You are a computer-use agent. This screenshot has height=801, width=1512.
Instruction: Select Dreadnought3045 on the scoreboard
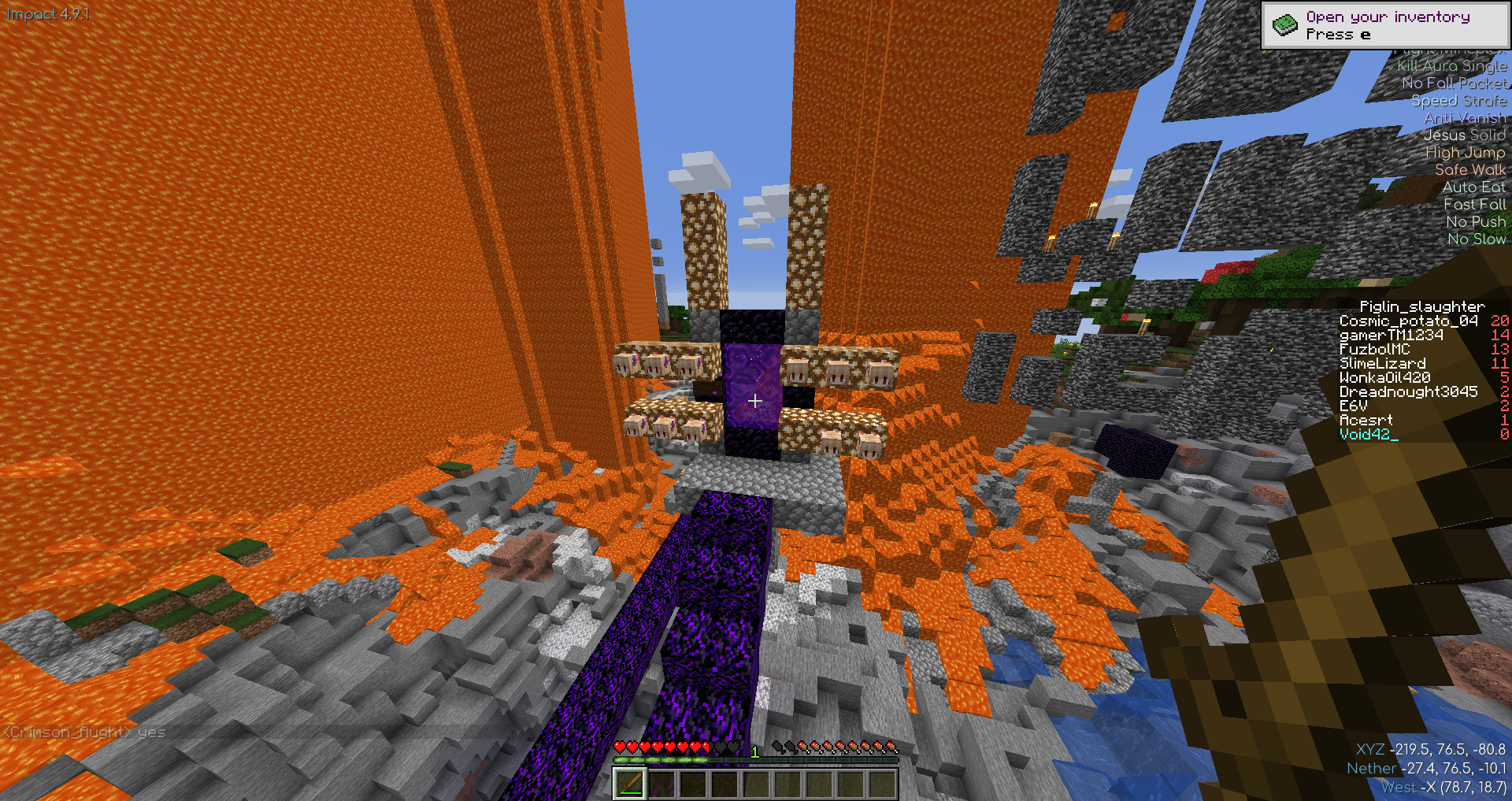[x=1408, y=392]
